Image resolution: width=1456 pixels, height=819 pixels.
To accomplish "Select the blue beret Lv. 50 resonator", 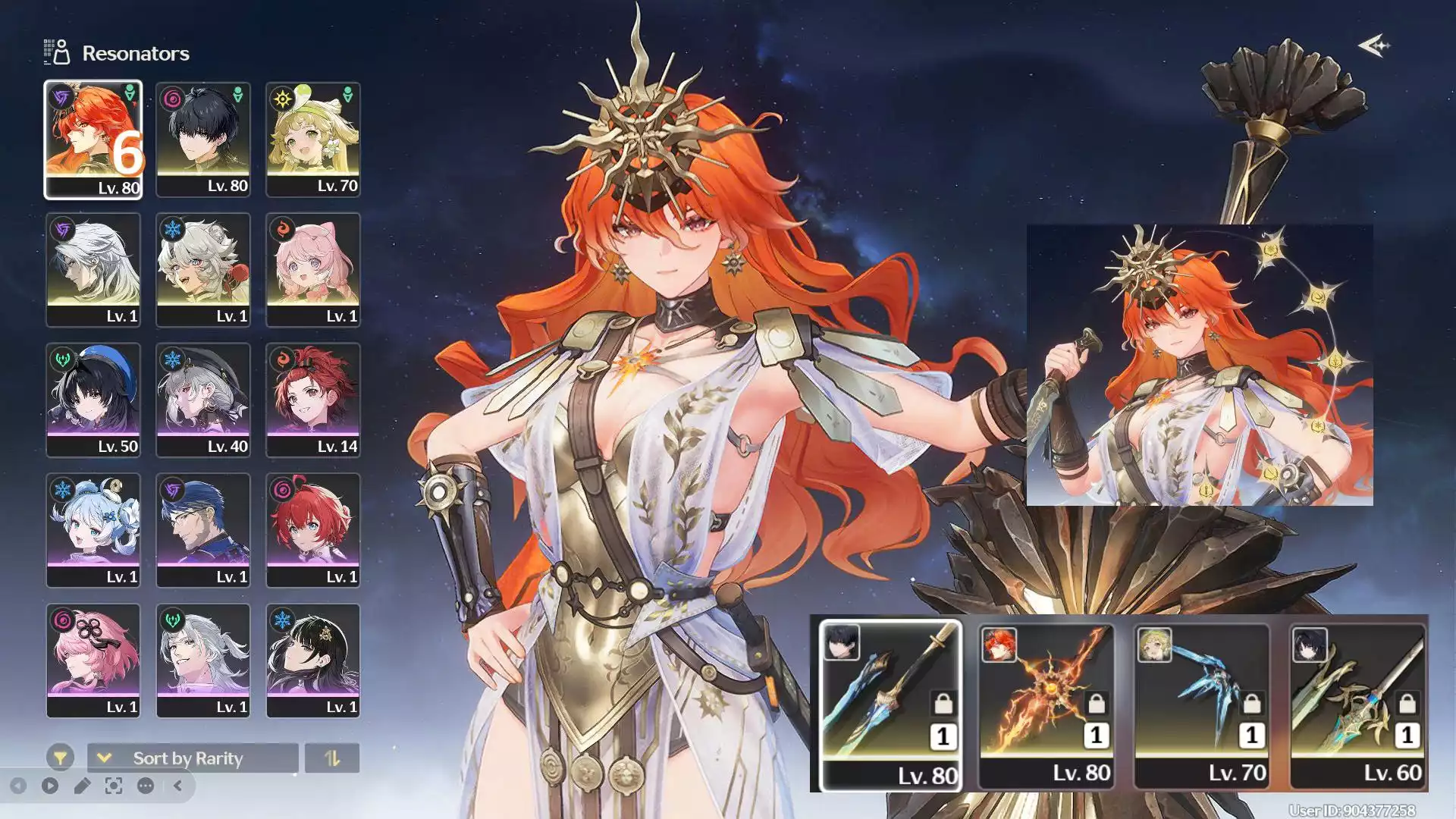I will click(93, 400).
